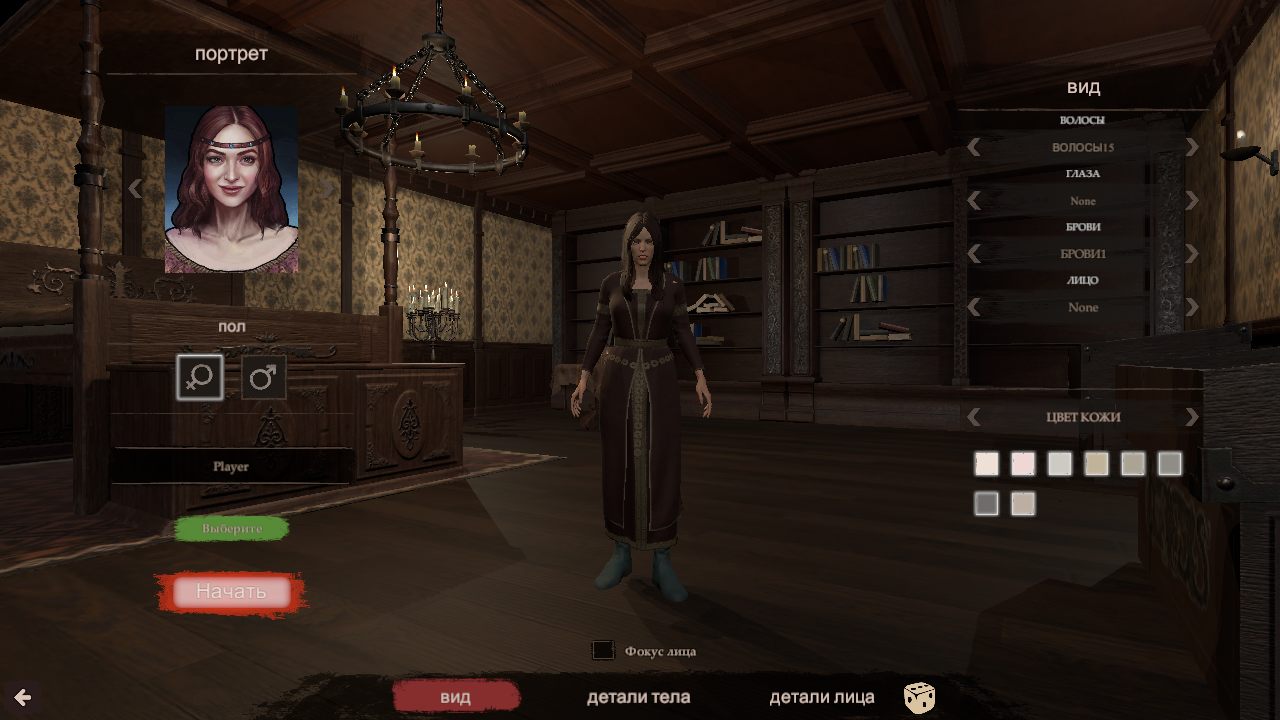
Task: Start the game with the Начать button
Action: coord(231,591)
